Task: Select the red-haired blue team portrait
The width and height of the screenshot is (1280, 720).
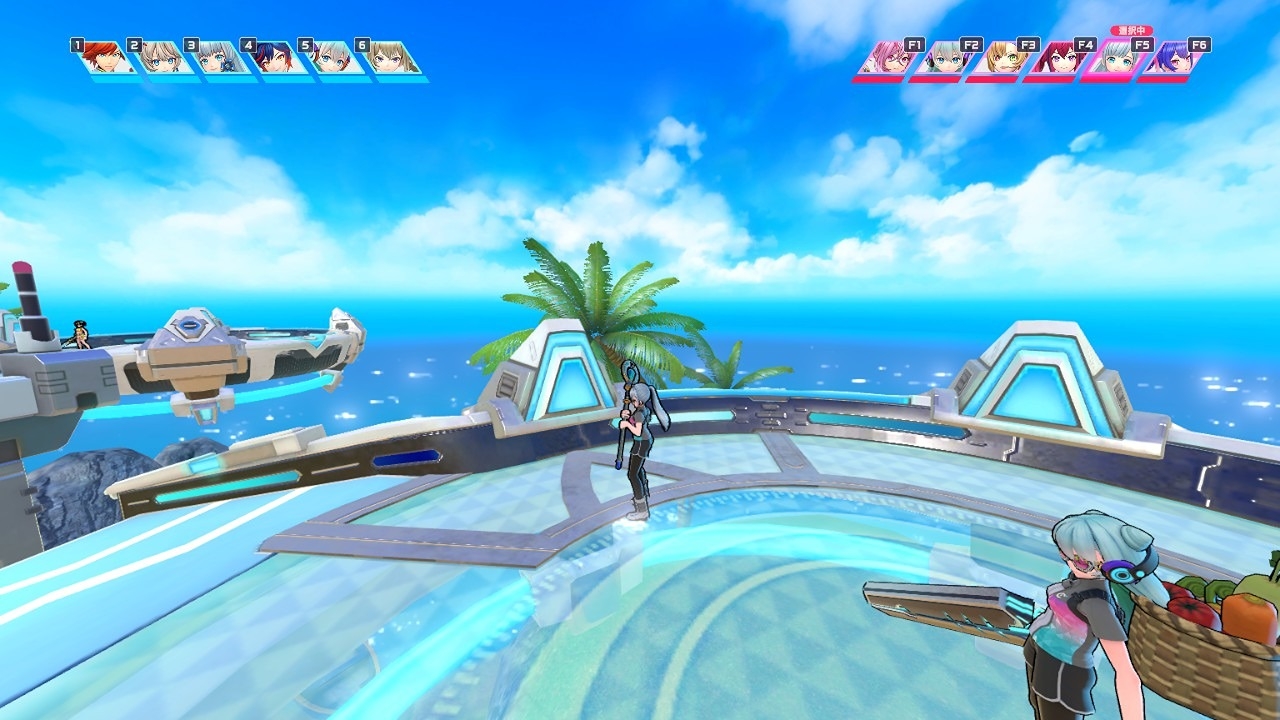Action: 104,58
